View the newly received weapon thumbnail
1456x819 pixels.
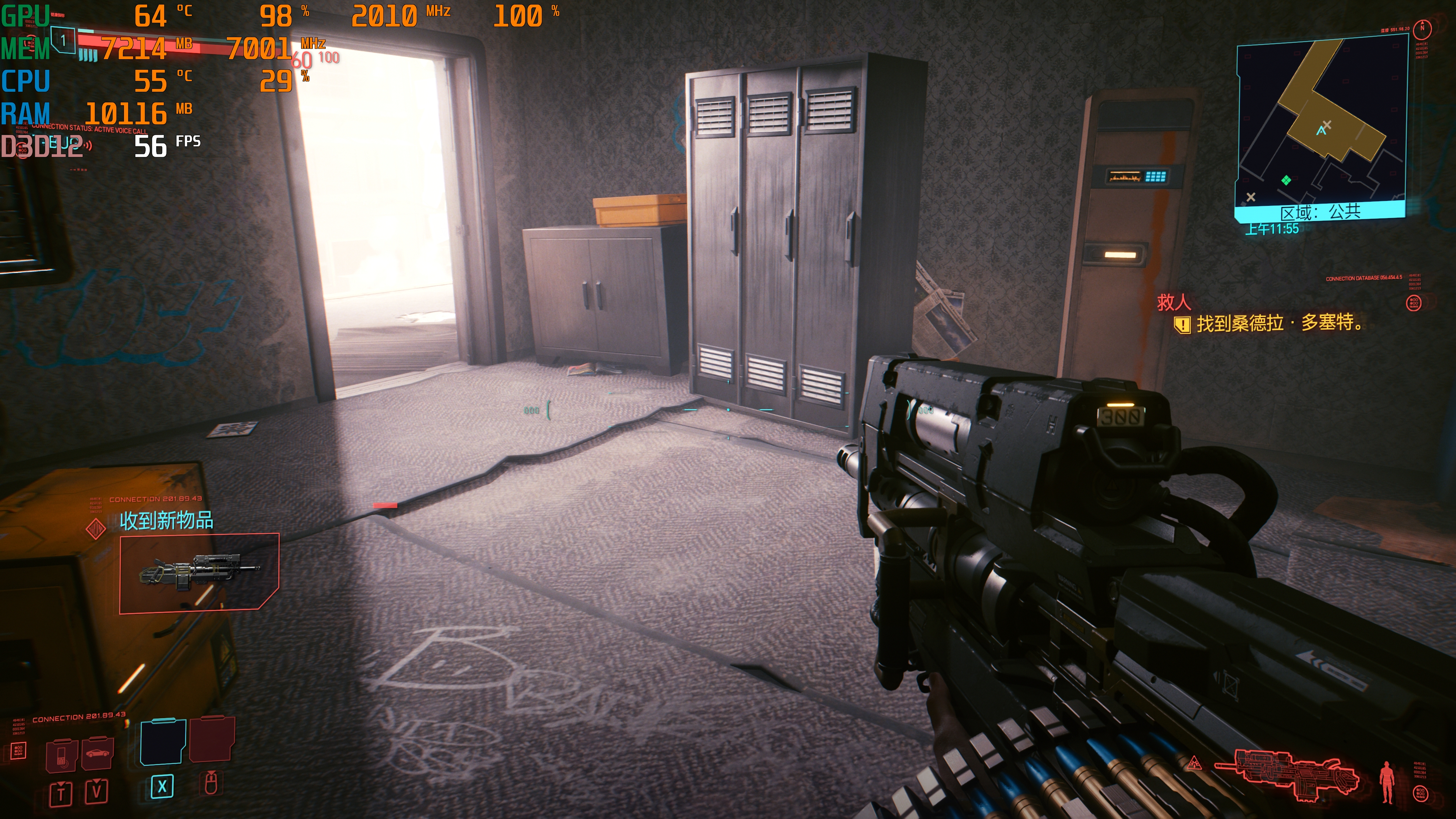[199, 572]
